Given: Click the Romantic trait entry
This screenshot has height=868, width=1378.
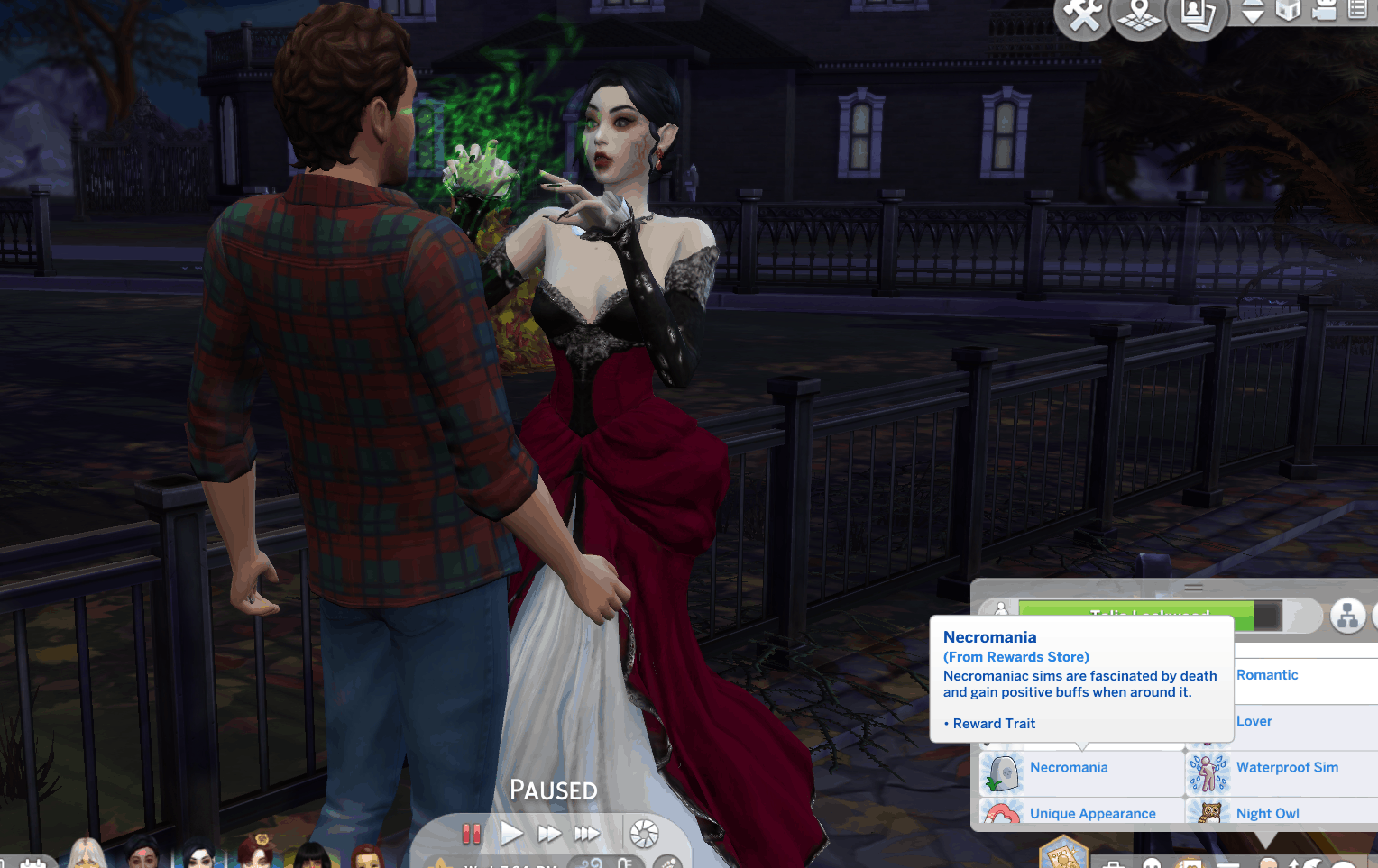Looking at the screenshot, I should (1267, 675).
